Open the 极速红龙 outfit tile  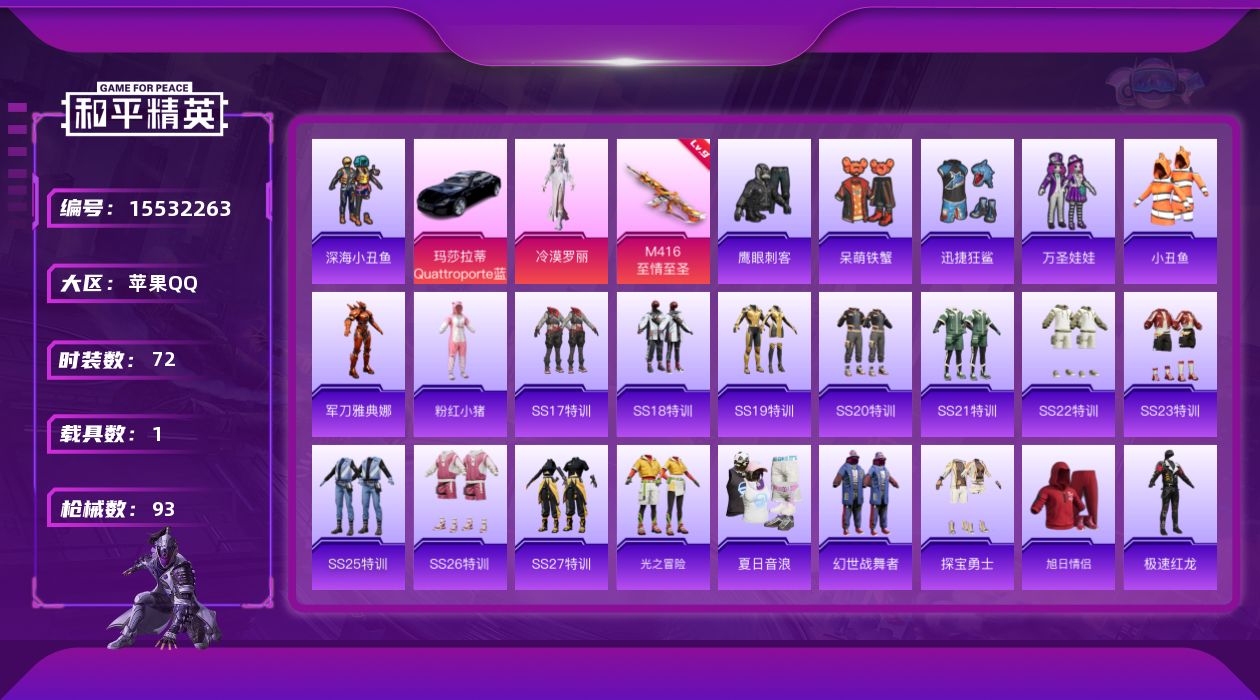click(x=1170, y=517)
